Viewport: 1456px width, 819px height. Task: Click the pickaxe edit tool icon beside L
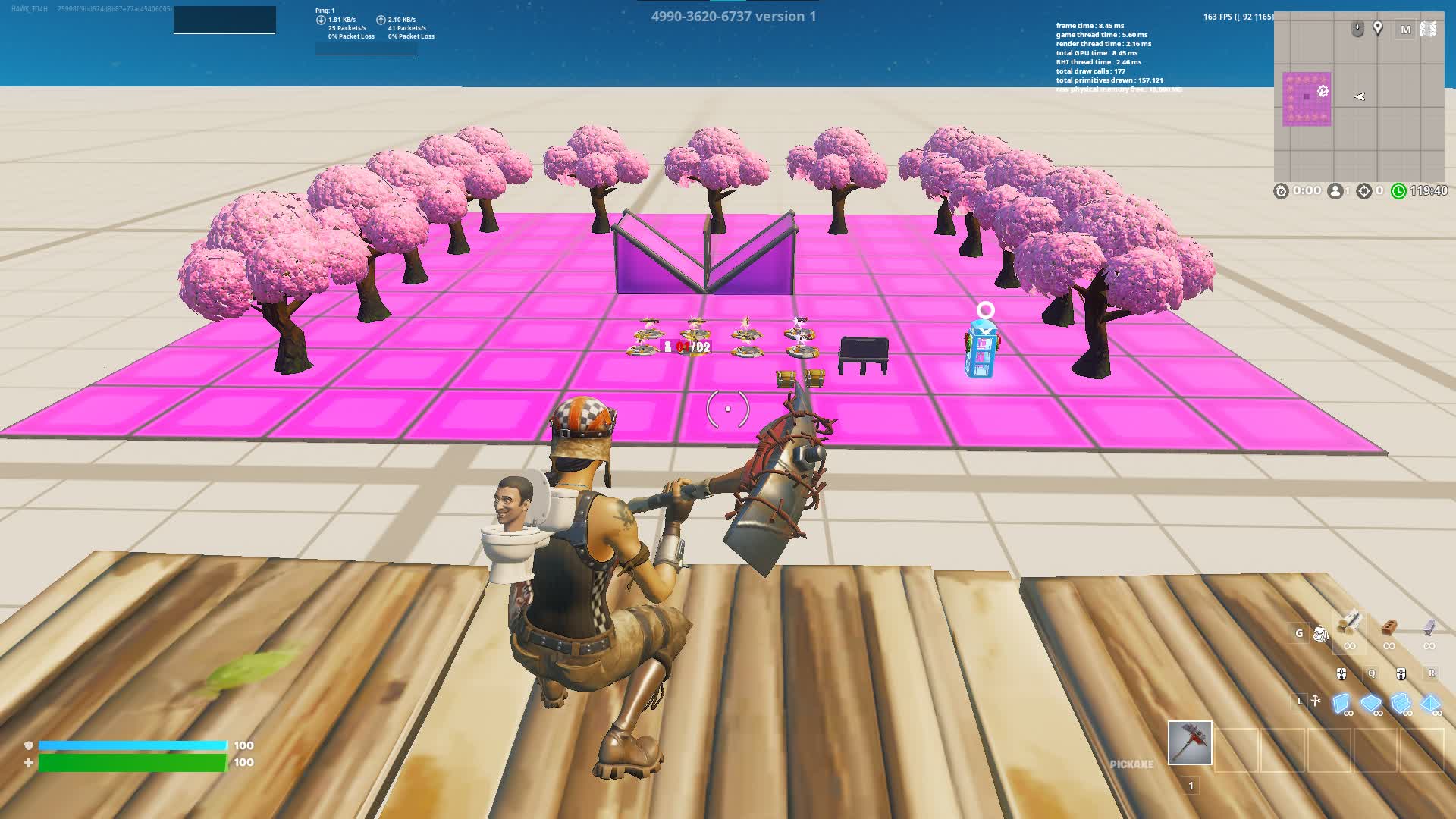[x=1315, y=701]
